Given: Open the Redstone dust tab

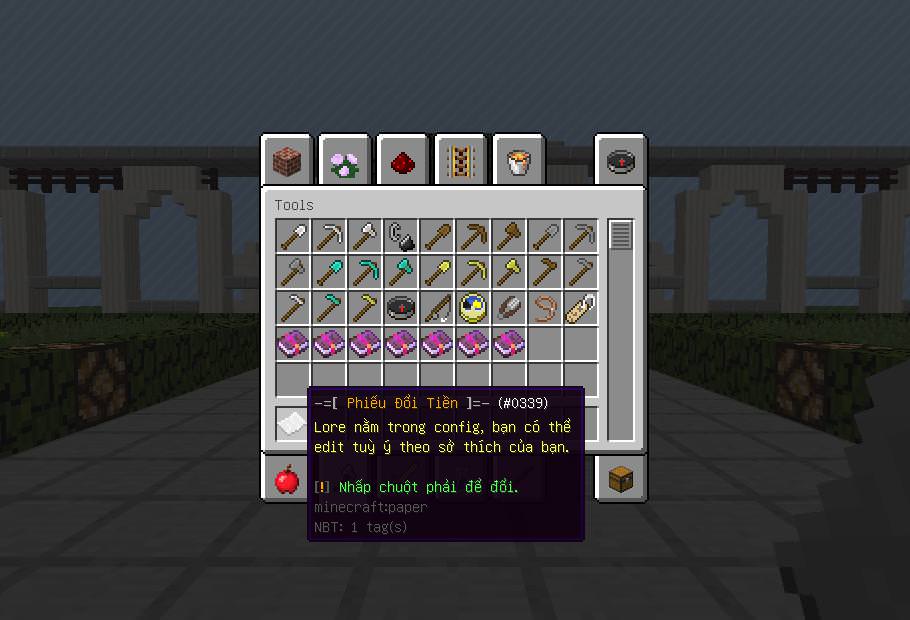Looking at the screenshot, I should (403, 161).
